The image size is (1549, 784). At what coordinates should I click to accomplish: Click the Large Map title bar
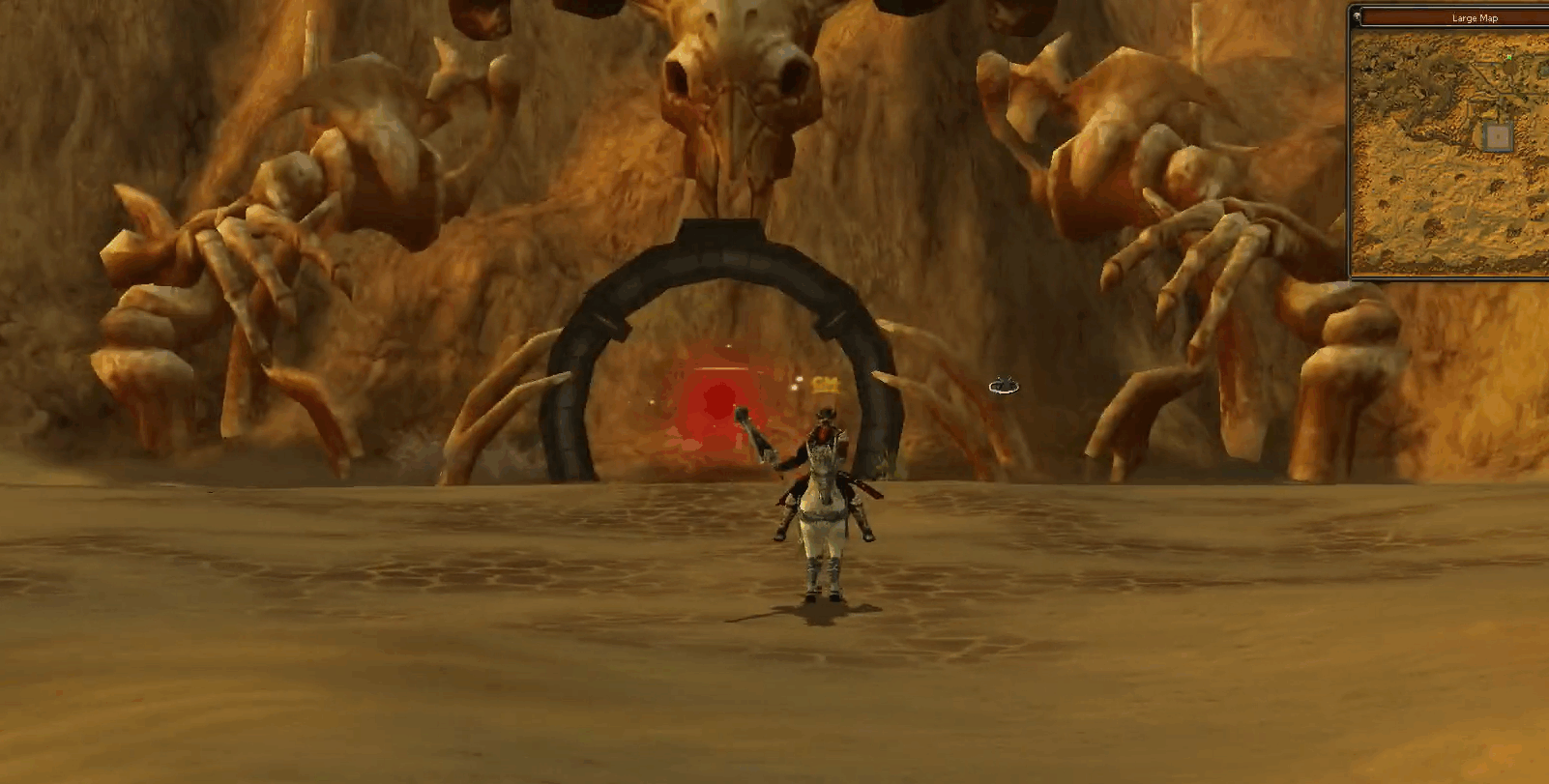1474,17
